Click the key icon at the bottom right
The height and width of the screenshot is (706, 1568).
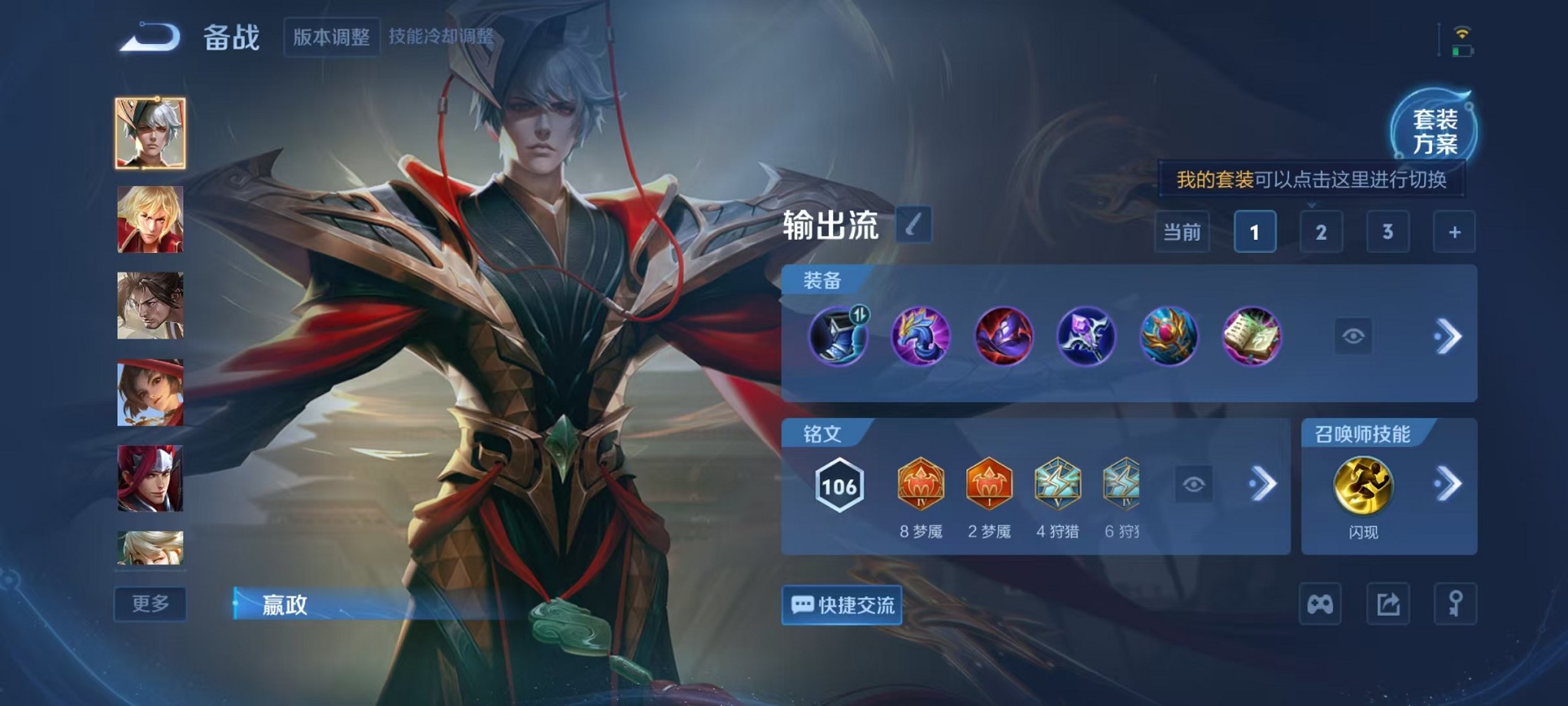1457,604
